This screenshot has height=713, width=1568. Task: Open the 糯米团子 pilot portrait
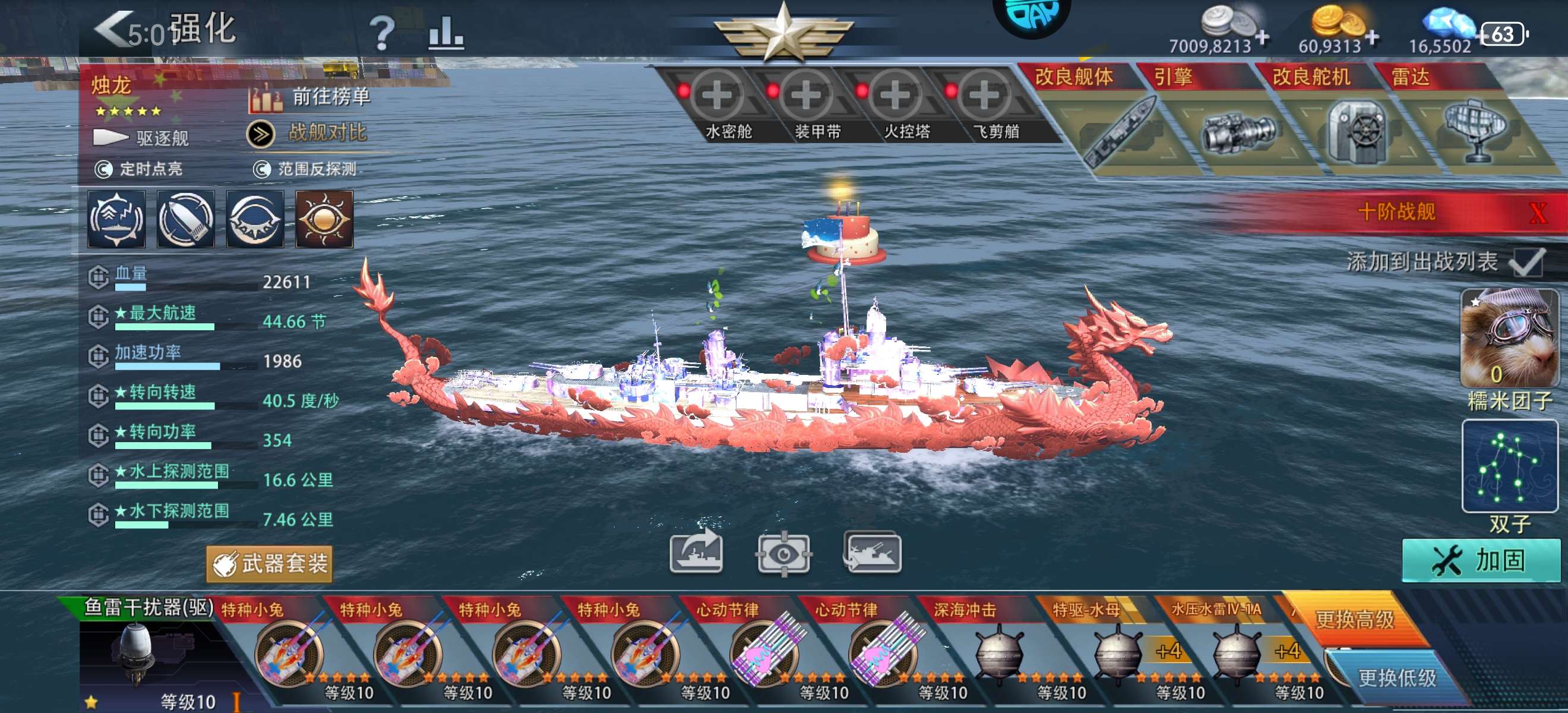1510,339
